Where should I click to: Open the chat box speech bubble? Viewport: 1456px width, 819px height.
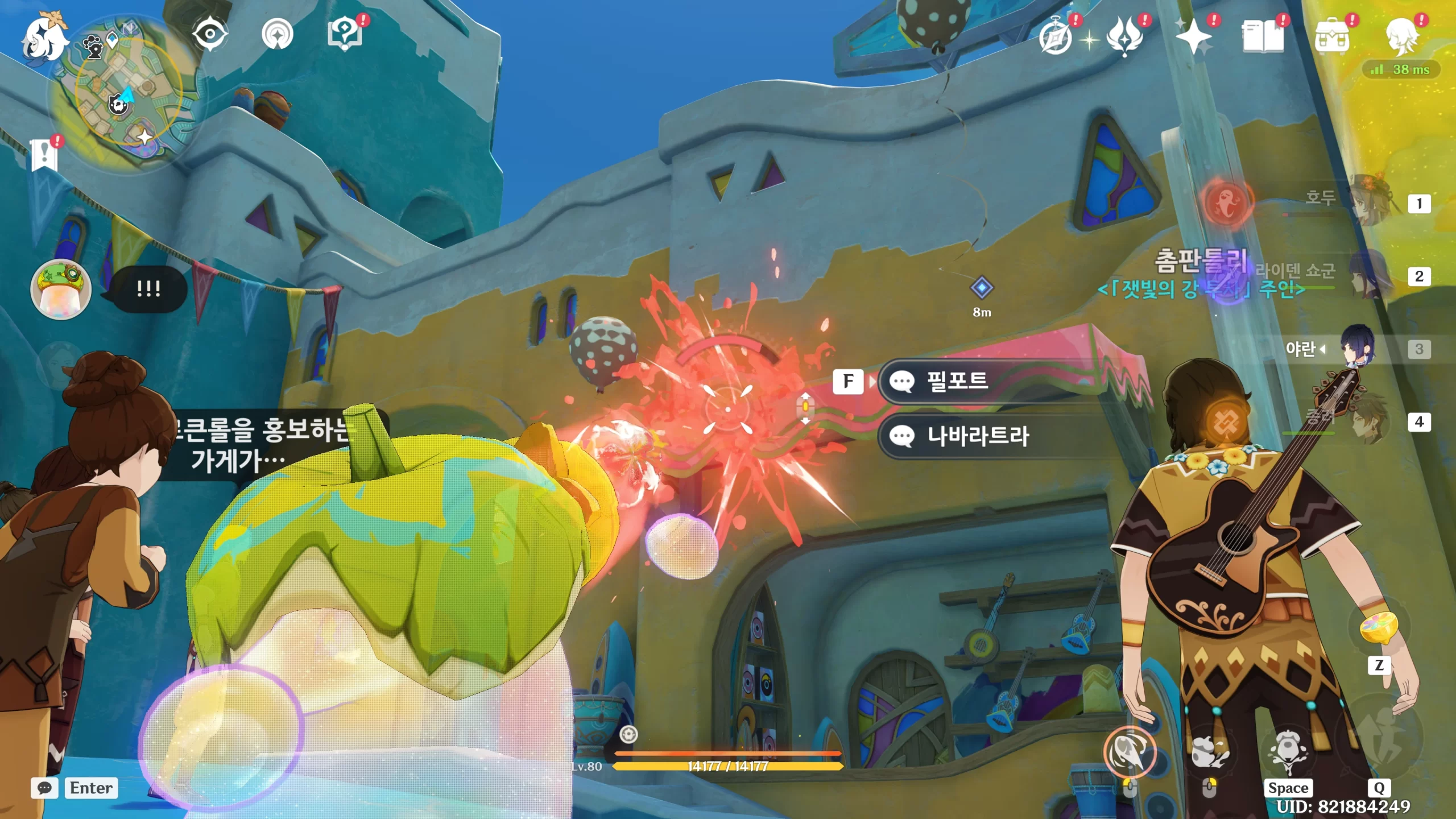point(44,788)
